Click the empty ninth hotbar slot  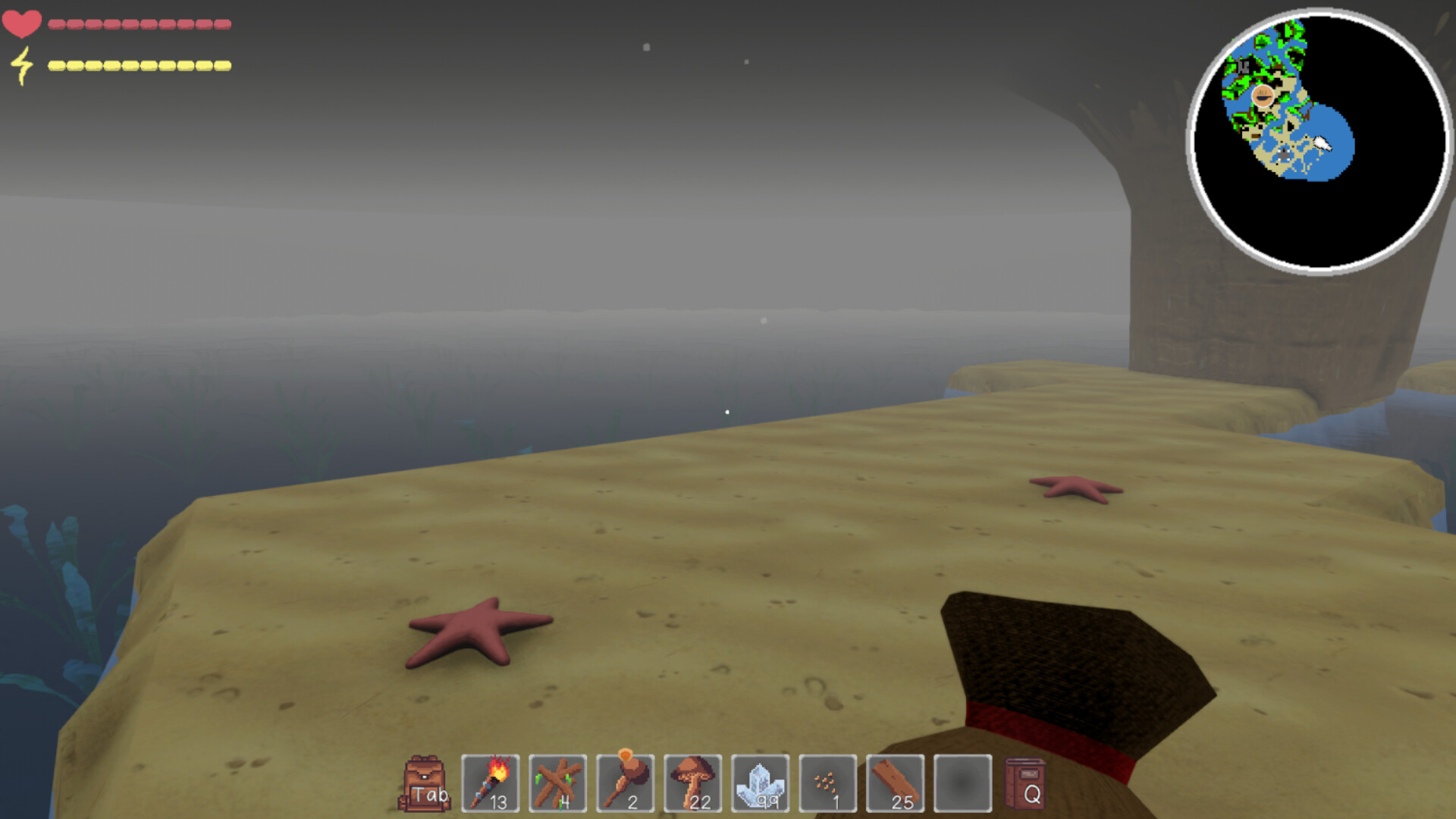[x=963, y=783]
